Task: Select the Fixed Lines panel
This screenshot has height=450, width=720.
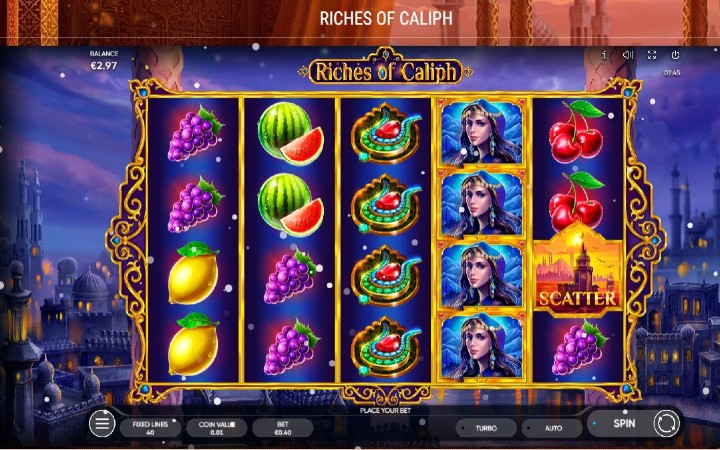Action: pyautogui.click(x=150, y=427)
